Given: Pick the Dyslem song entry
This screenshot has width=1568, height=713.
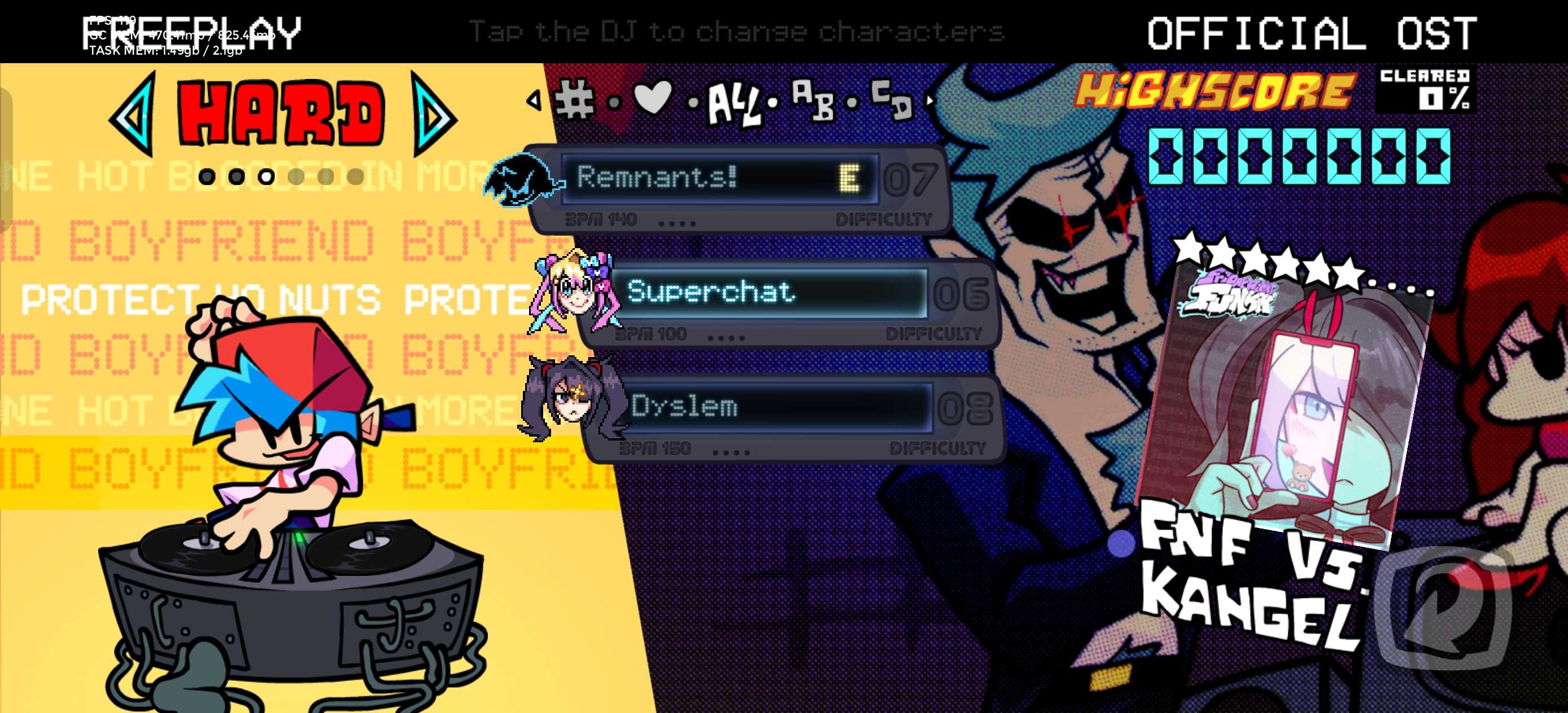Looking at the screenshot, I should [773, 407].
